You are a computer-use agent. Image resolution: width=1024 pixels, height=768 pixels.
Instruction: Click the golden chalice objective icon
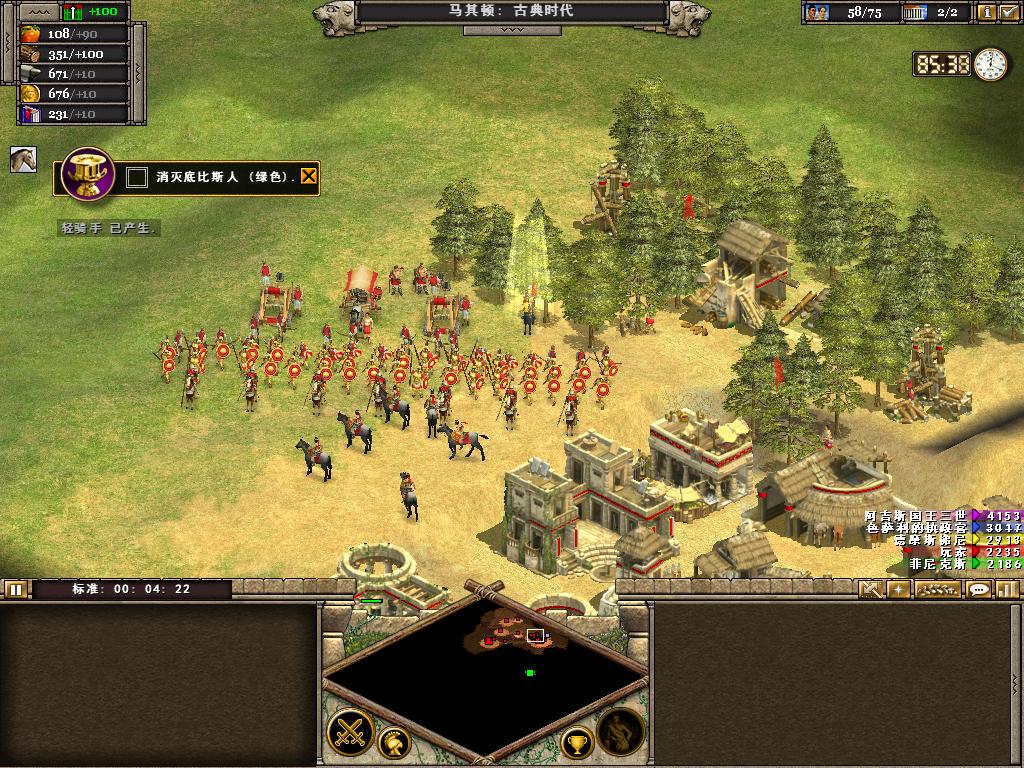coord(87,175)
